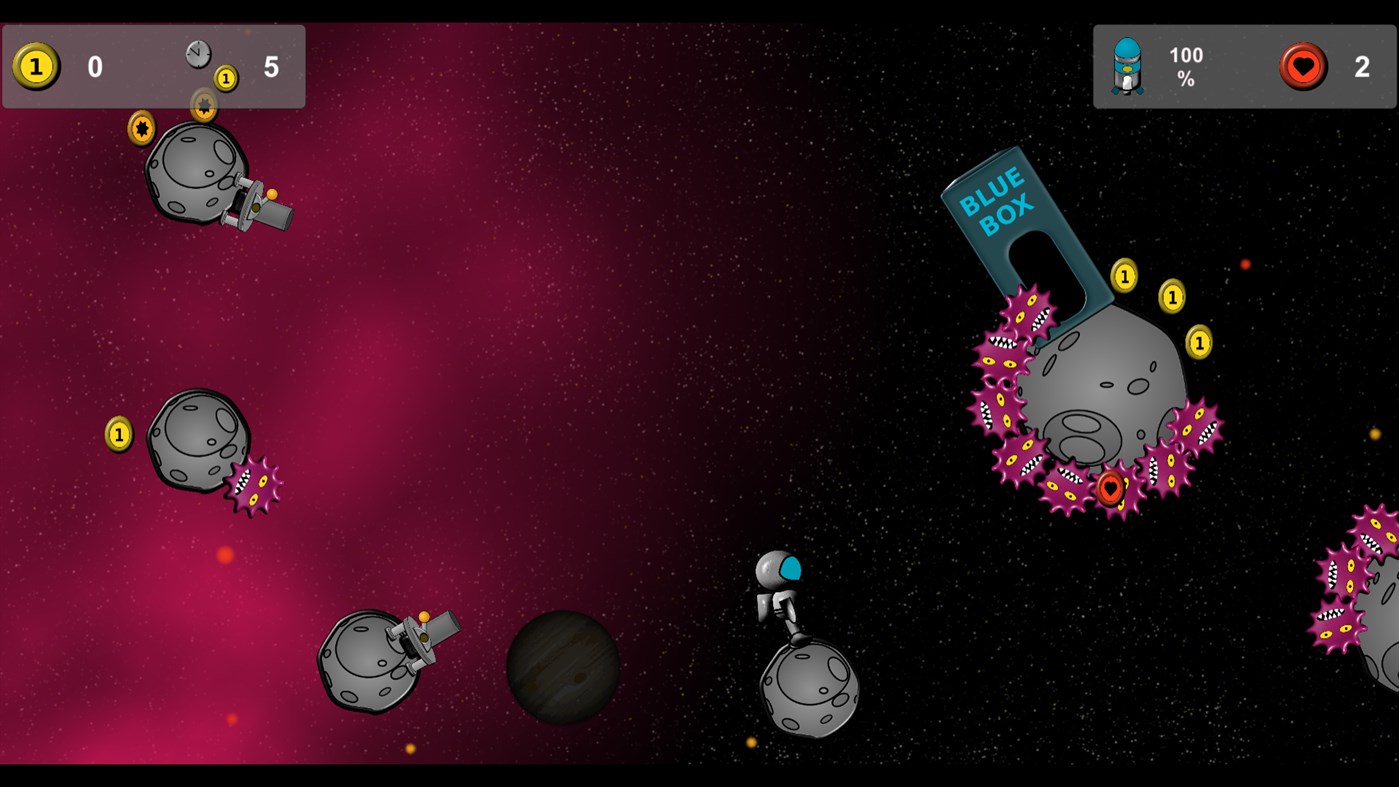
Task: Click the gear-shaped orange coin below the score panel
Action: coord(139,129)
